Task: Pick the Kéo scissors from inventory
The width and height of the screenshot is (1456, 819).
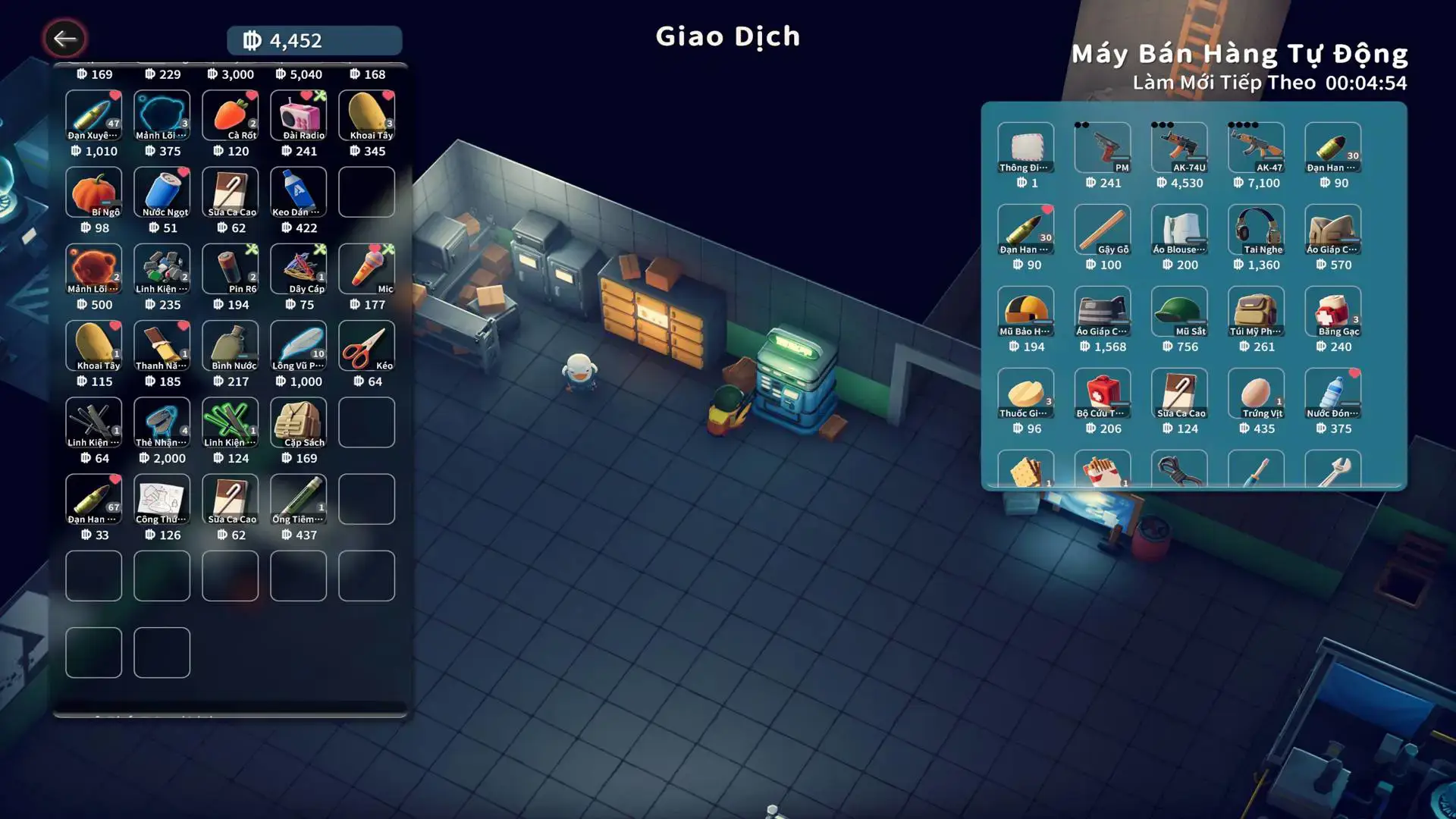Action: pos(366,346)
